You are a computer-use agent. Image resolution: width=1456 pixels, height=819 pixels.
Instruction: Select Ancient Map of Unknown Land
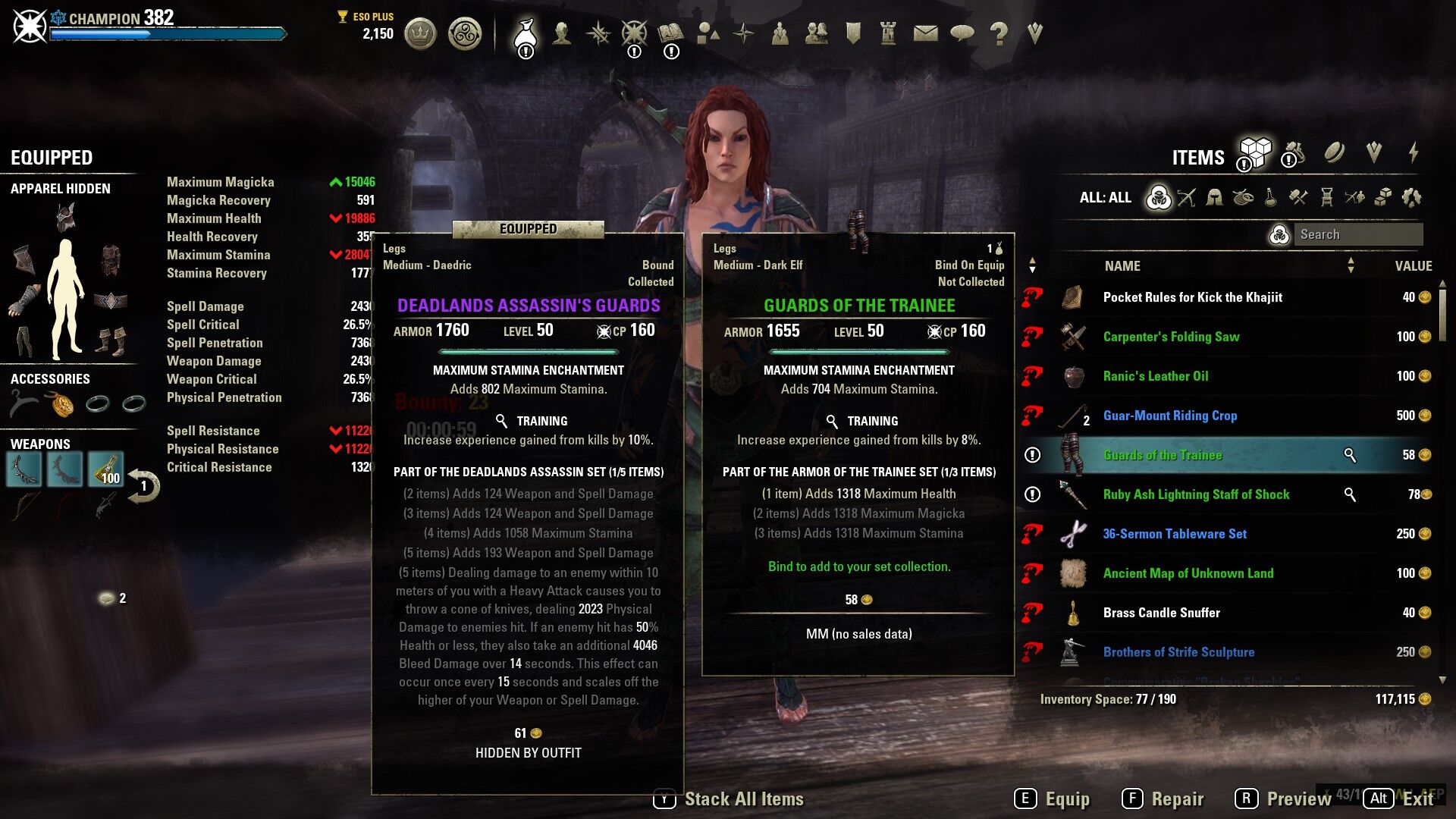pos(1188,573)
